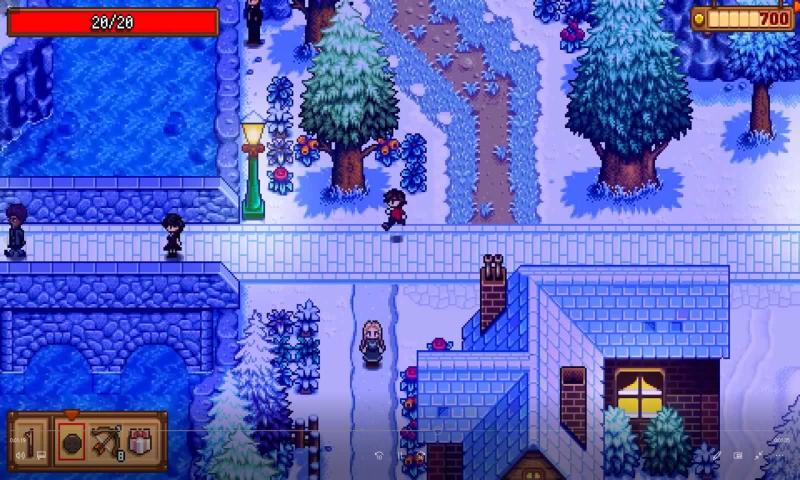Equip the bow and arrow hotbar slot

(106, 441)
